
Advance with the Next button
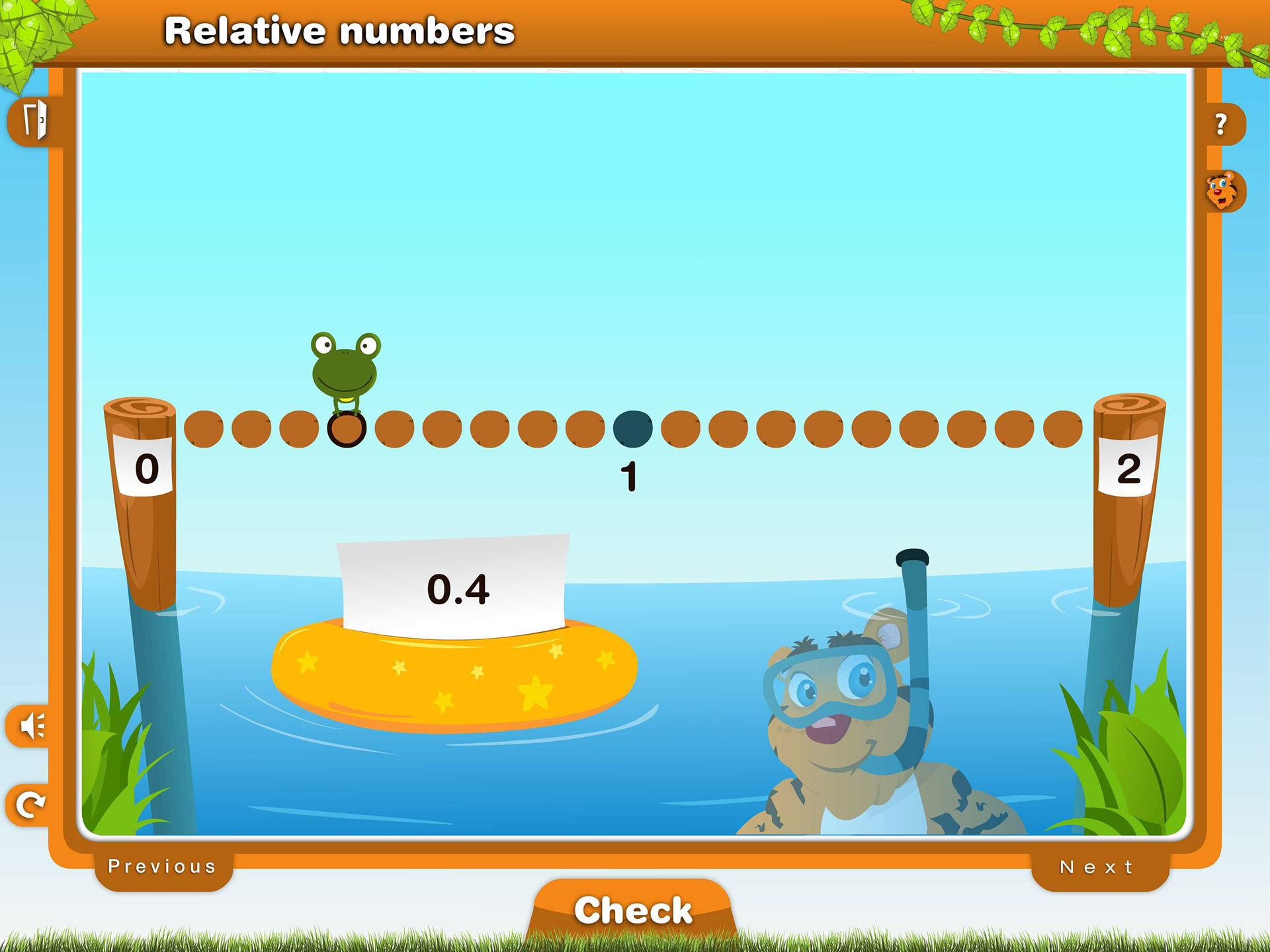[x=1097, y=867]
